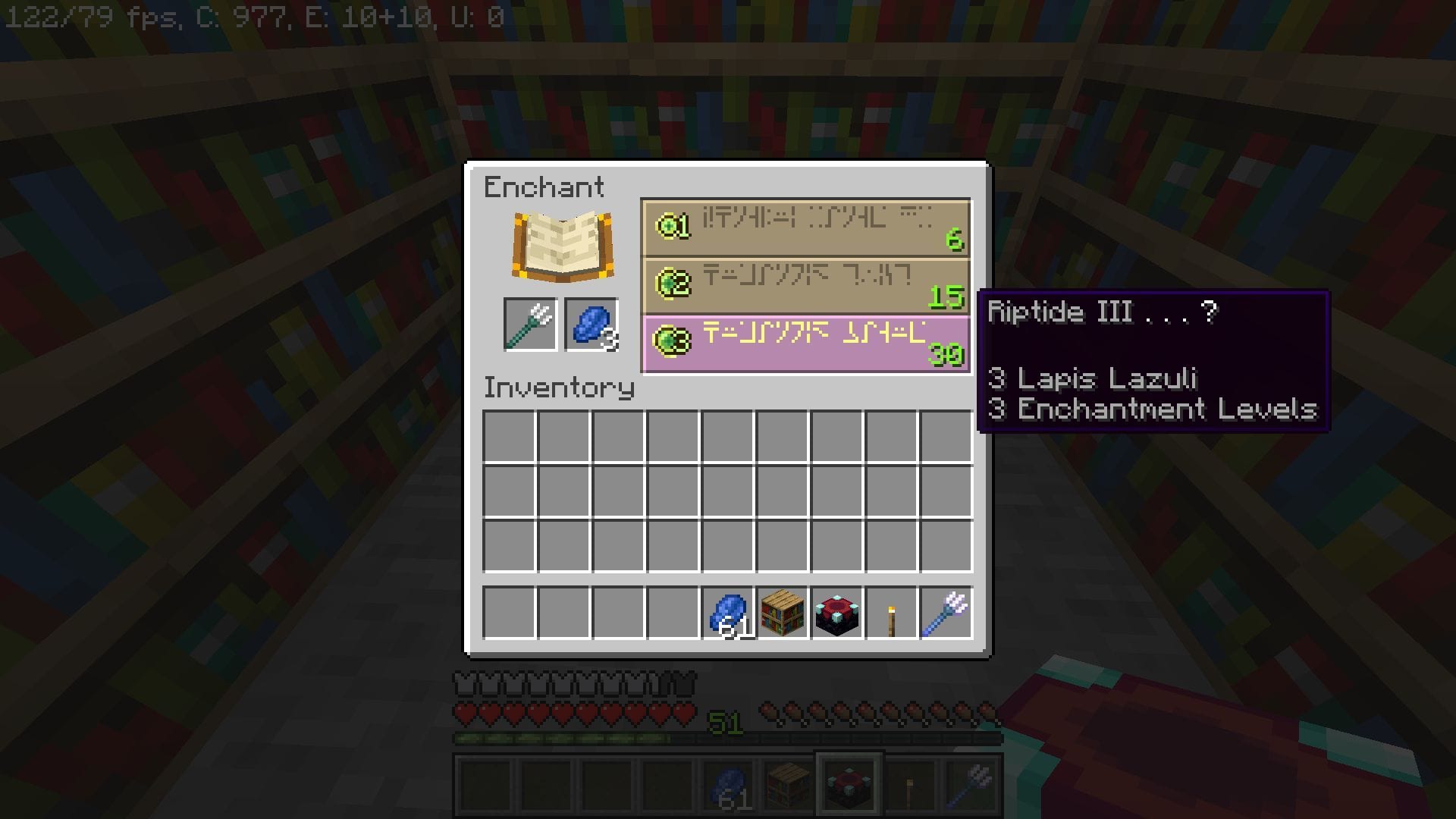This screenshot has width=1456, height=819.
Task: Click the number 2 enchantment orb icon
Action: [x=673, y=284]
